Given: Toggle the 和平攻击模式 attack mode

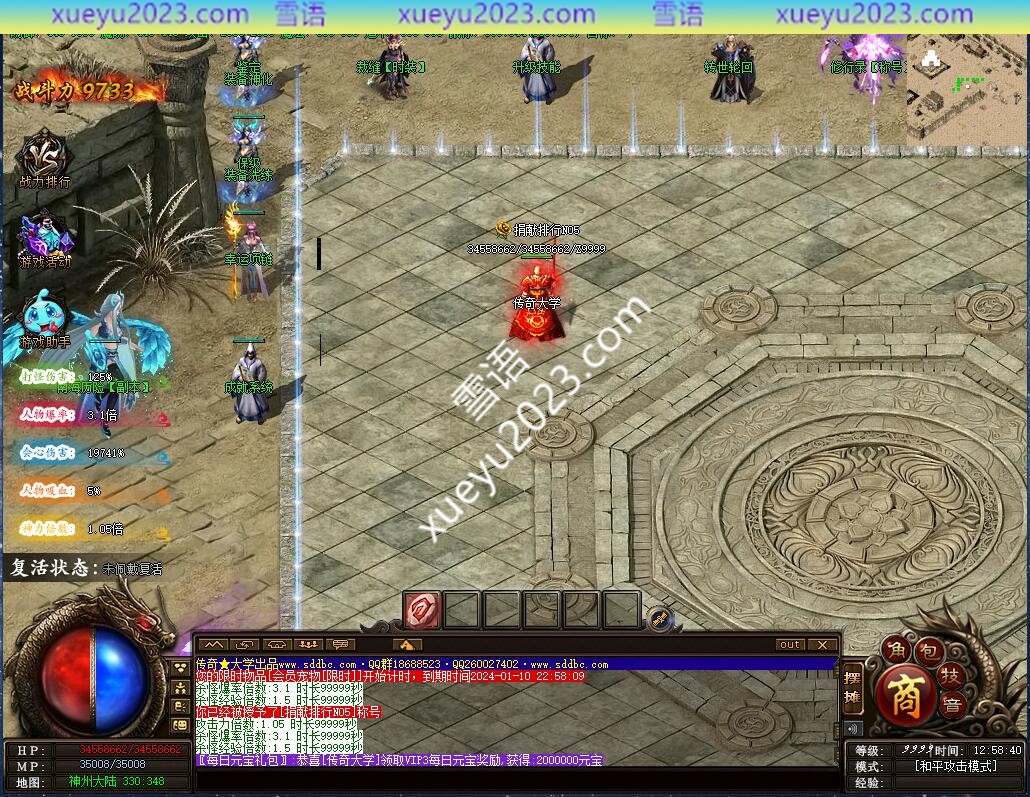Looking at the screenshot, I should click(955, 766).
